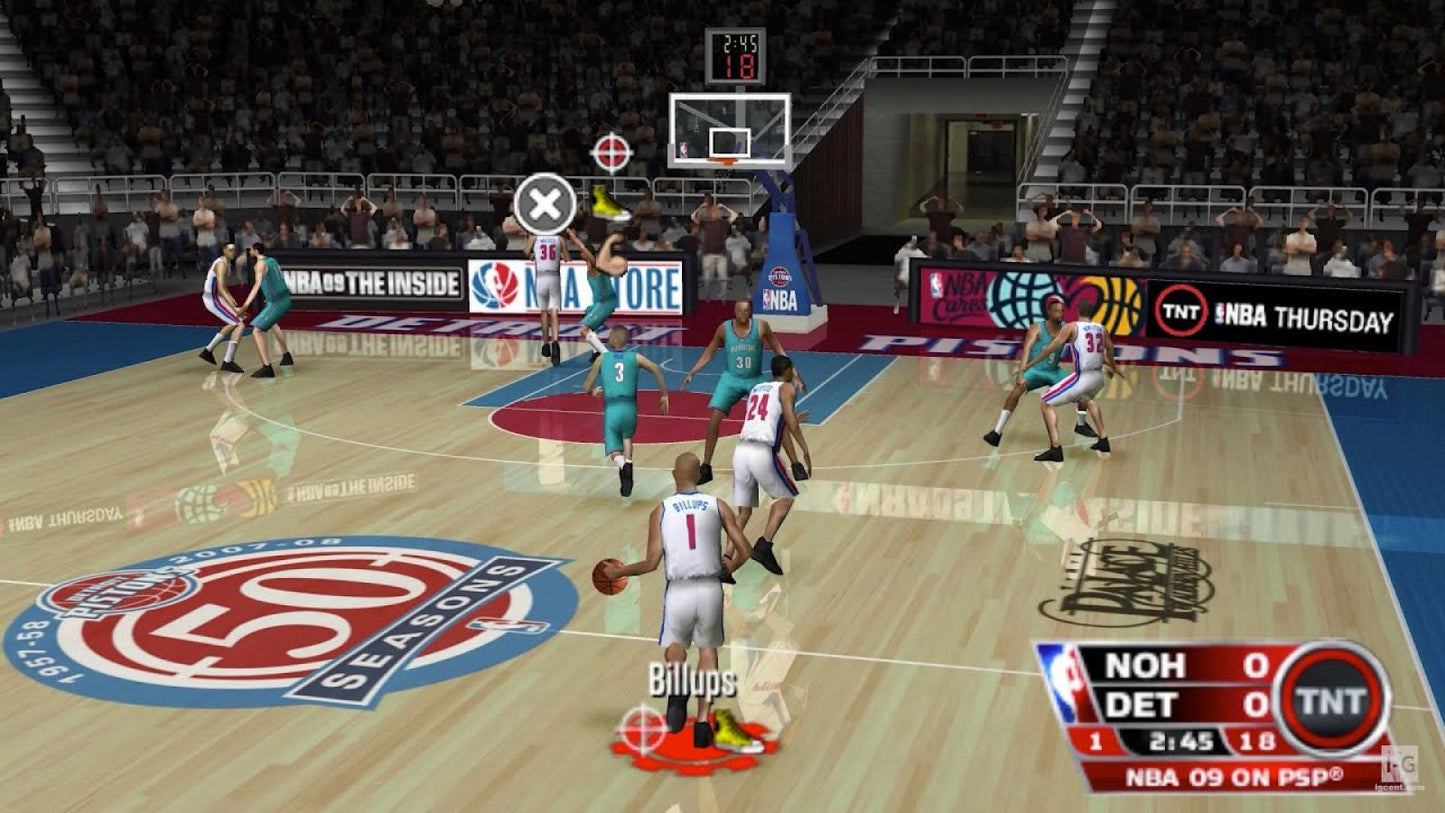Screen dimensions: 1445x813
Task: Select the TNT NBA Thursday banner
Action: click(x=1280, y=312)
